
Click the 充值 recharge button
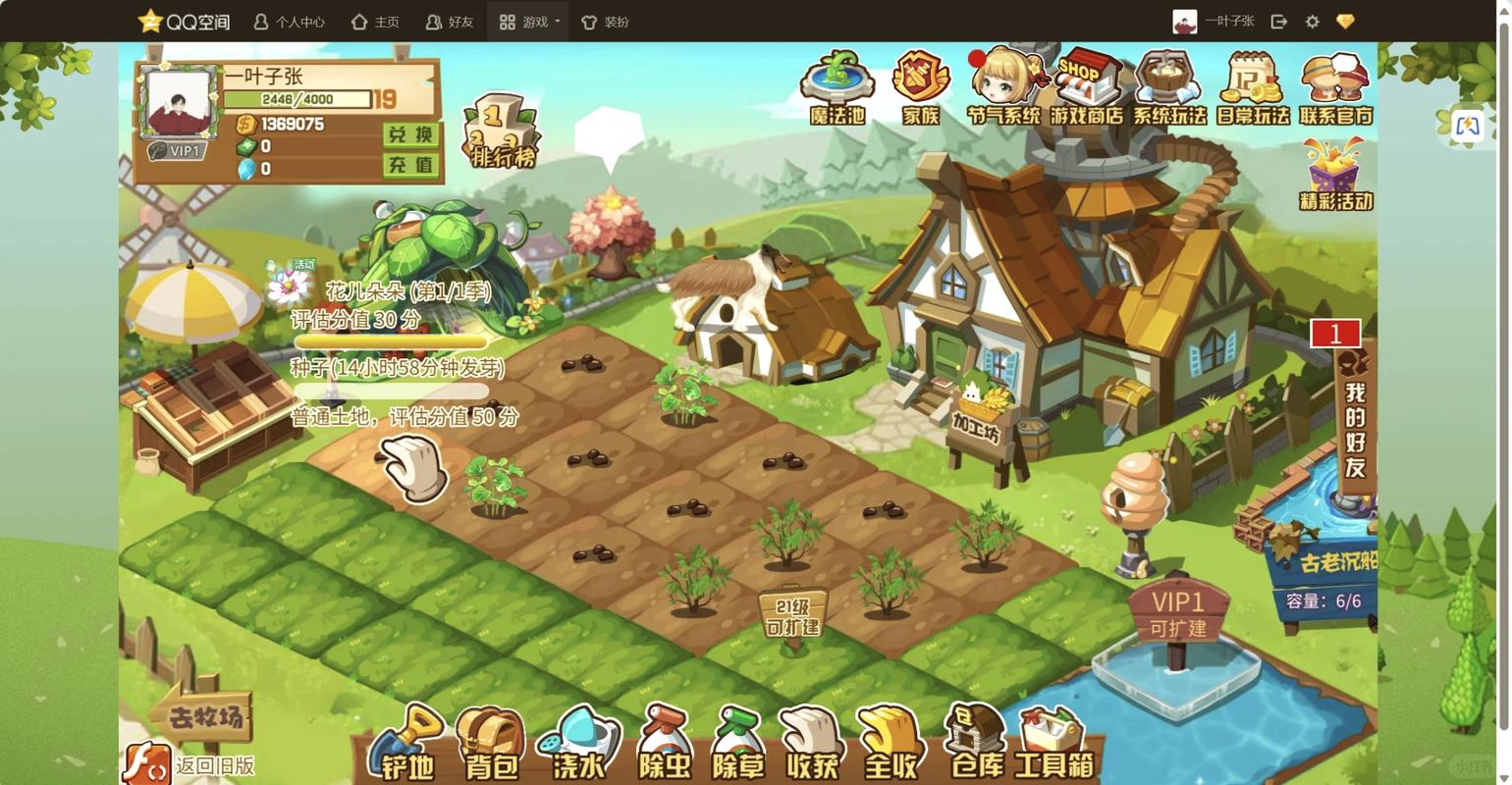[410, 165]
